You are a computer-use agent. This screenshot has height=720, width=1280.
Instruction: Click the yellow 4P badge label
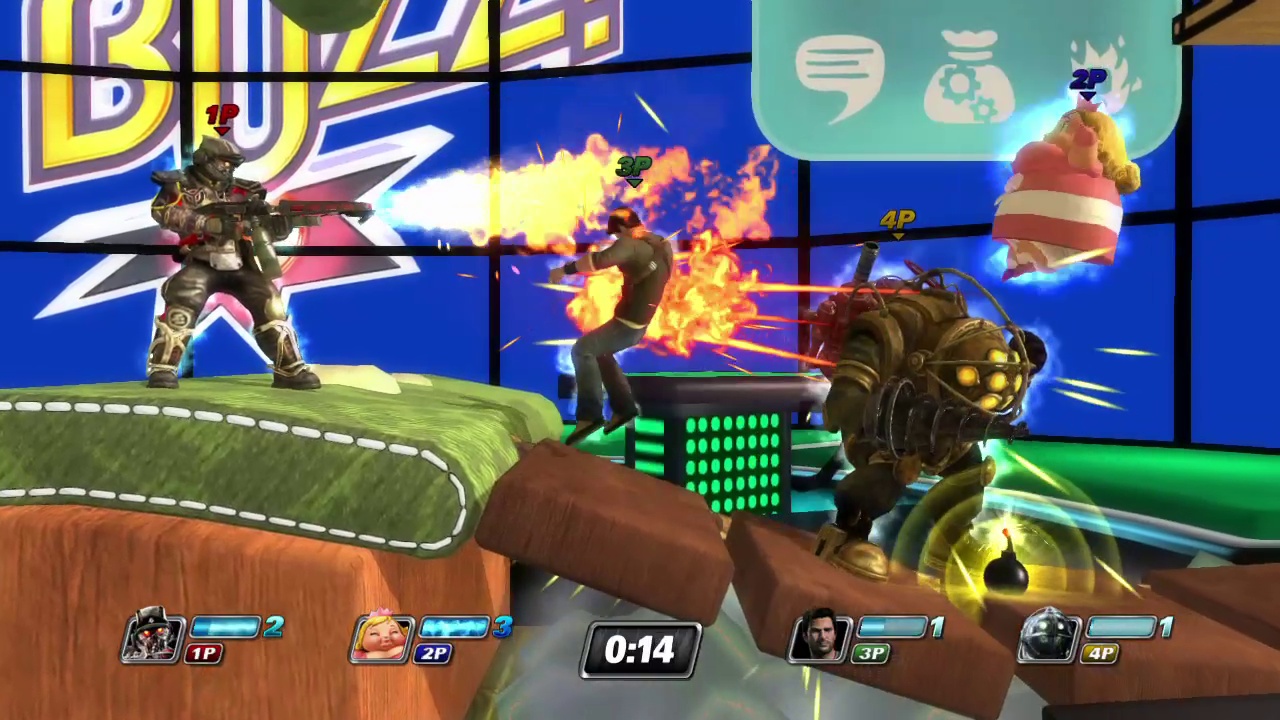1100,654
